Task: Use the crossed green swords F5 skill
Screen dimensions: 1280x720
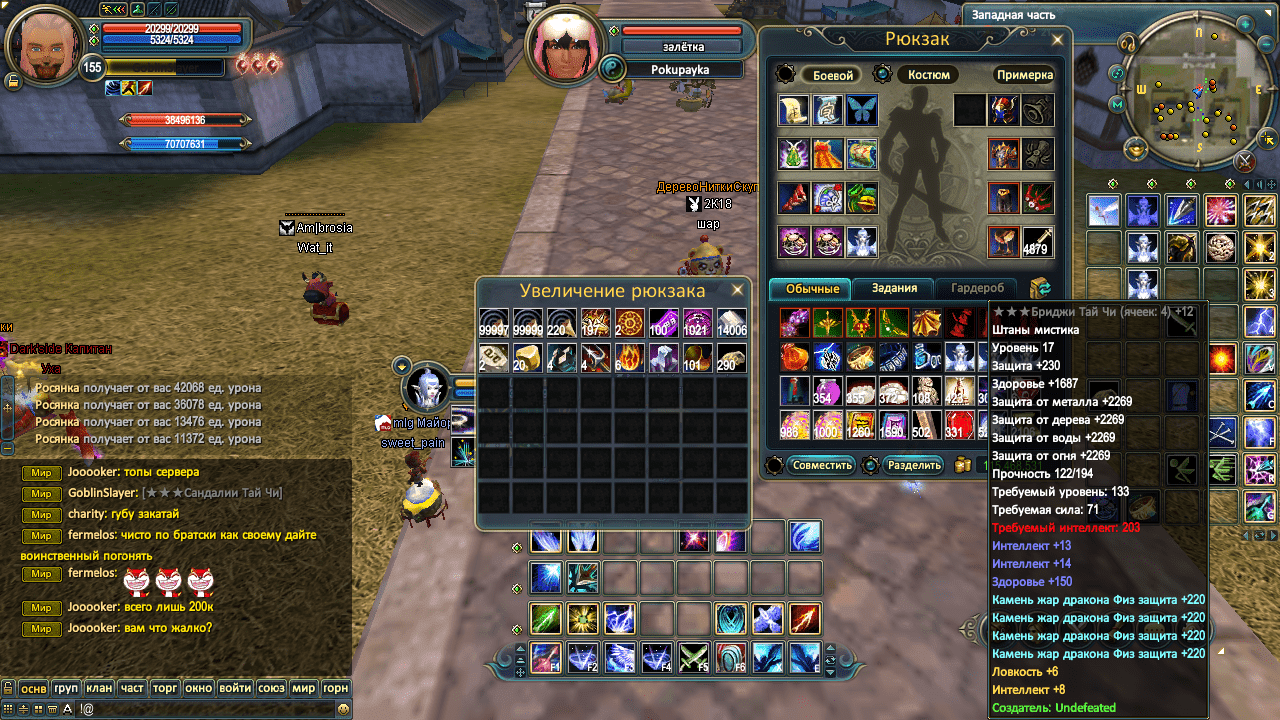Action: click(694, 657)
